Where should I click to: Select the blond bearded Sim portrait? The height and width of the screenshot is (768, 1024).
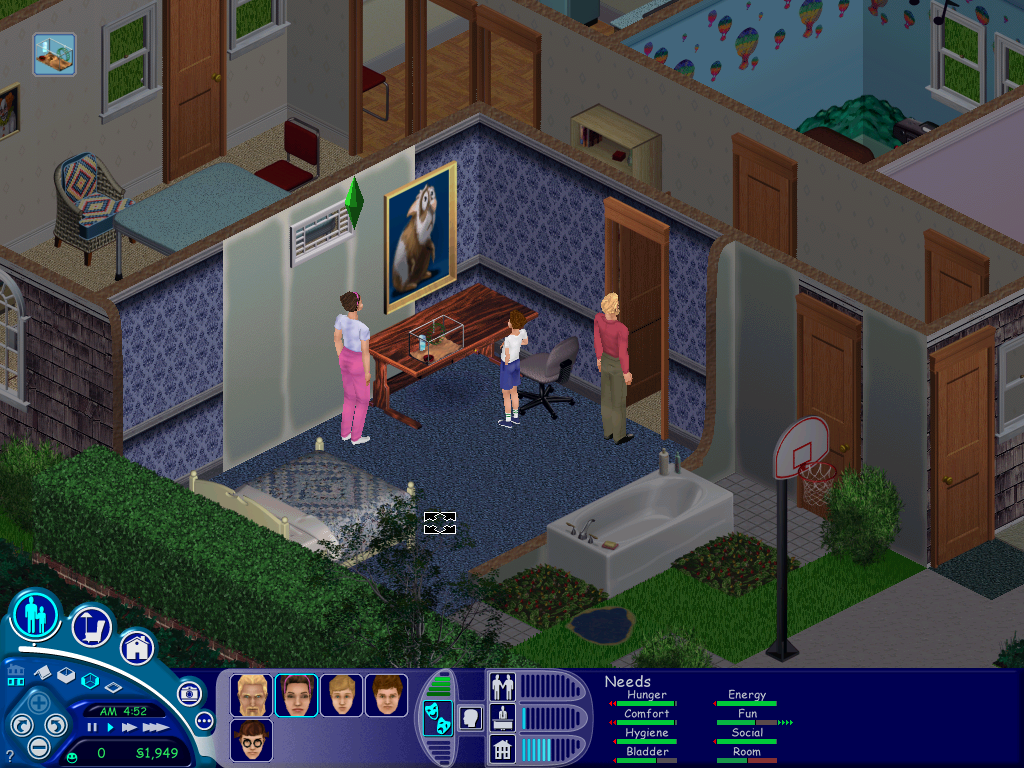coord(251,695)
